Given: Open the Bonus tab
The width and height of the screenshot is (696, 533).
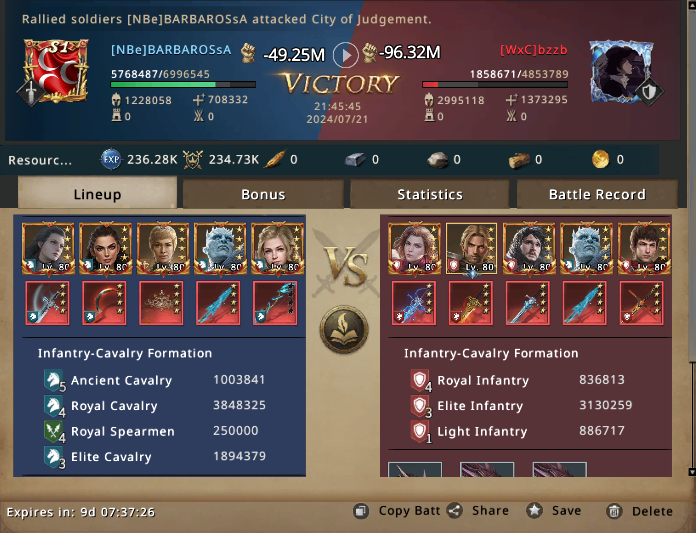Looking at the screenshot, I should click(x=263, y=194).
